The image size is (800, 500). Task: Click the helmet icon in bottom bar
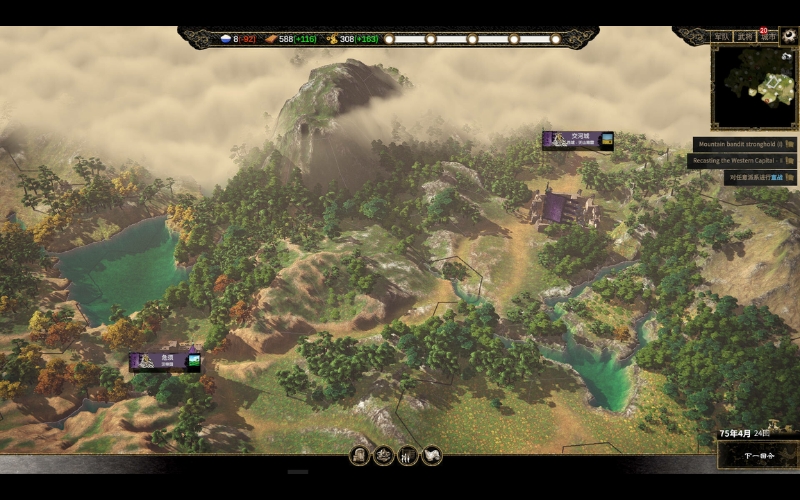[x=360, y=456]
